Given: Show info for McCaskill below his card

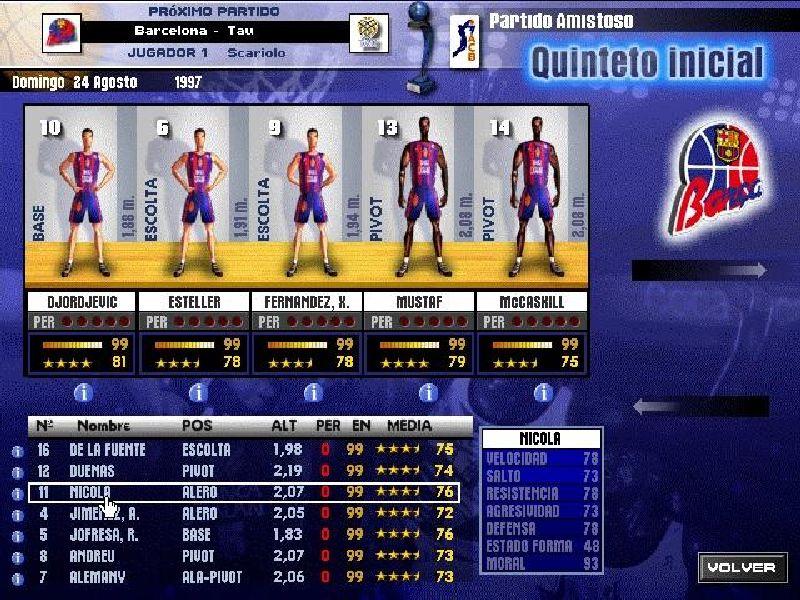Looking at the screenshot, I should (x=543, y=392).
